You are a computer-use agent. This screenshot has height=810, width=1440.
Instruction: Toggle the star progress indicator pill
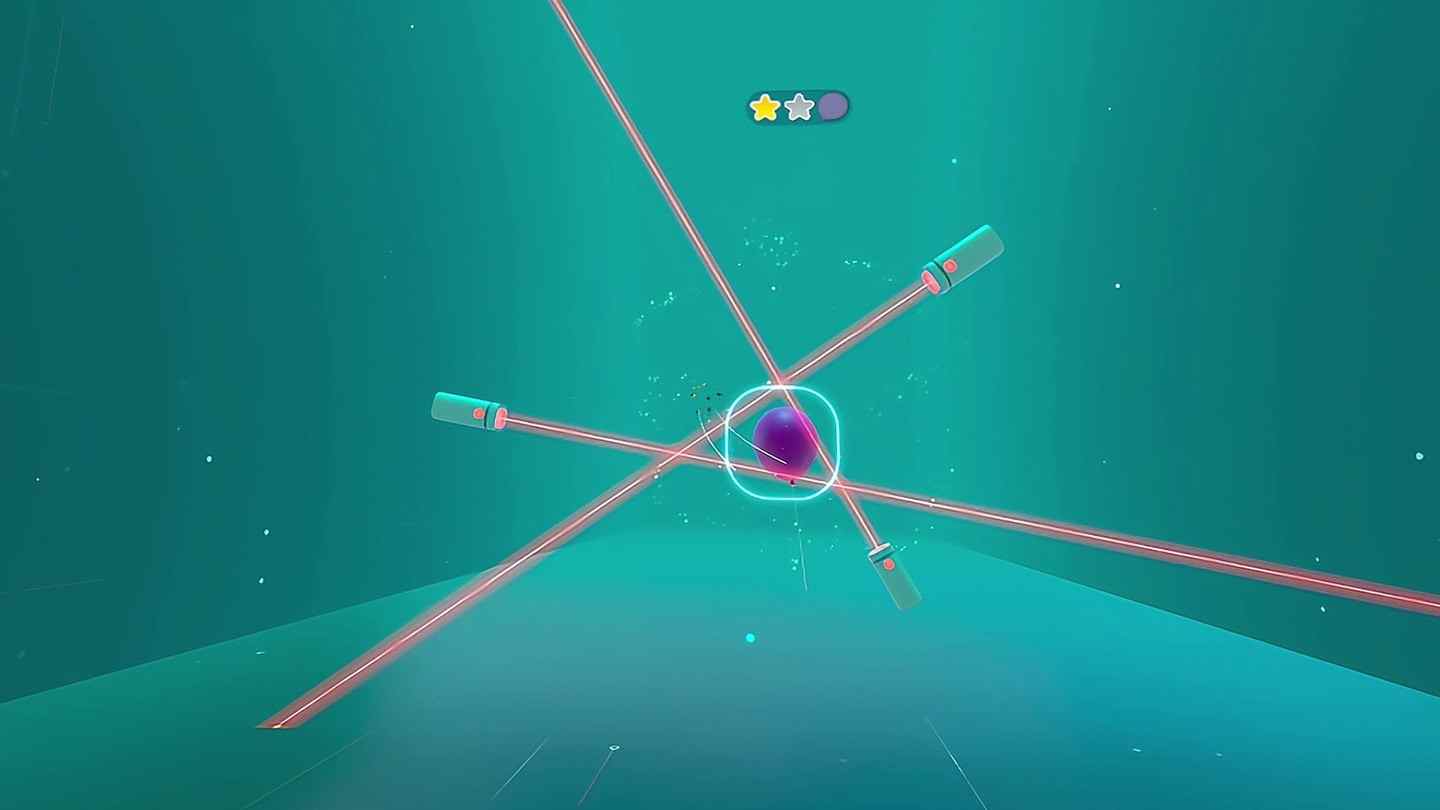point(798,107)
